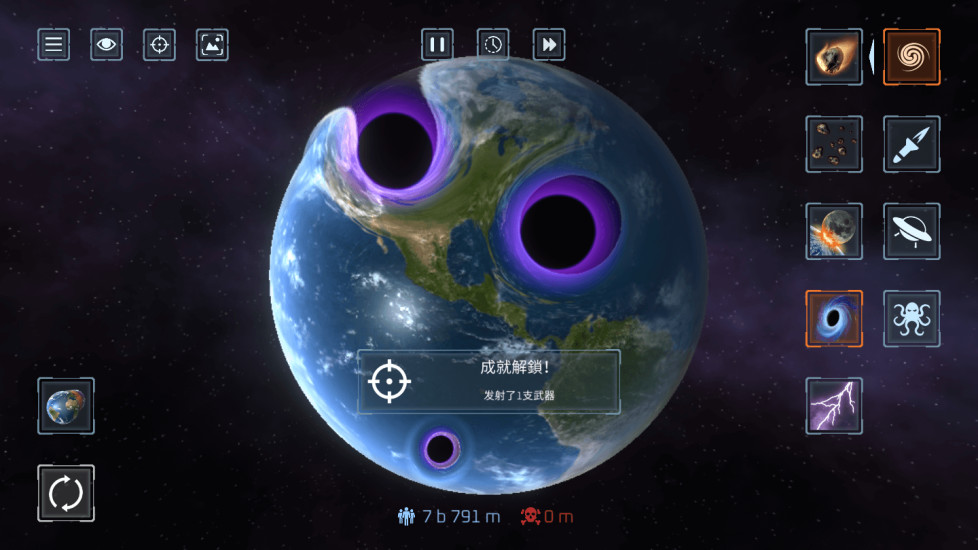Choose the orange spiral vortex weapon
This screenshot has height=550, width=978.
click(911, 57)
